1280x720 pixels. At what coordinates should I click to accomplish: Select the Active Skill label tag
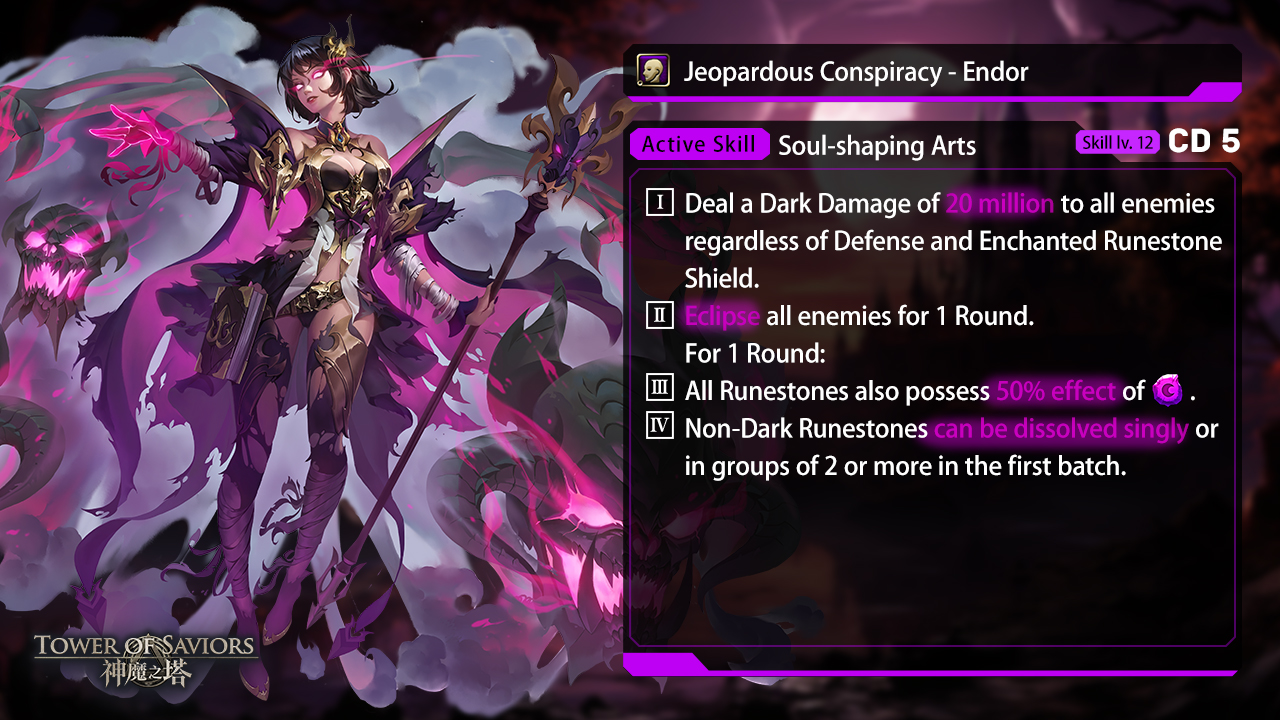click(x=698, y=144)
